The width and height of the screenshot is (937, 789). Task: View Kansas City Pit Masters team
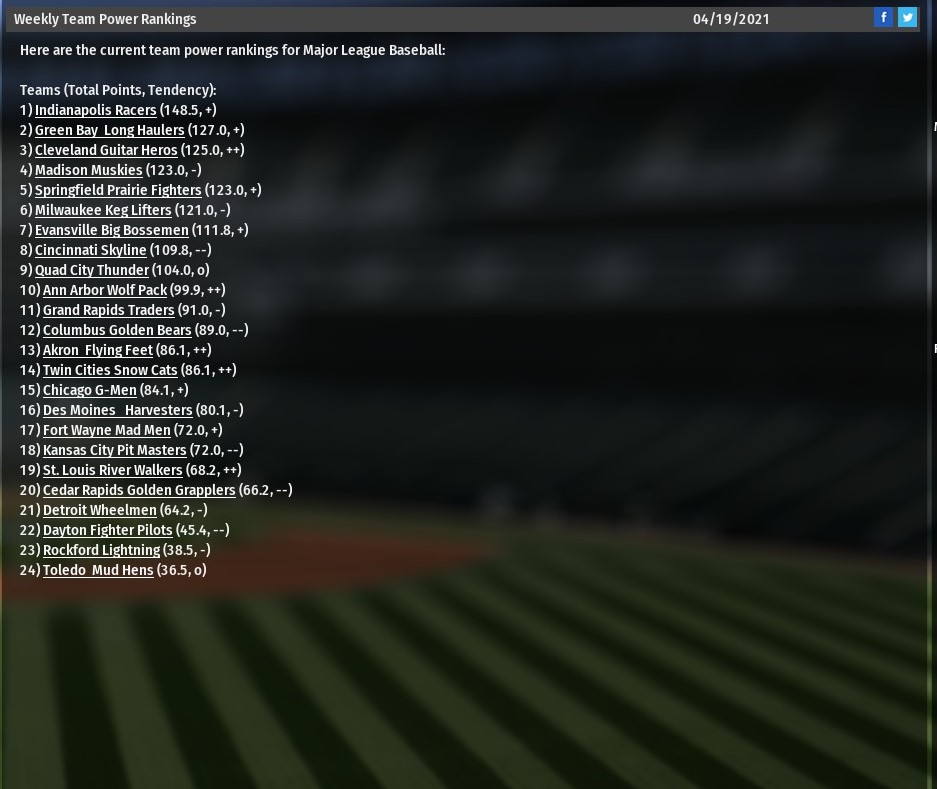pyautogui.click(x=114, y=450)
